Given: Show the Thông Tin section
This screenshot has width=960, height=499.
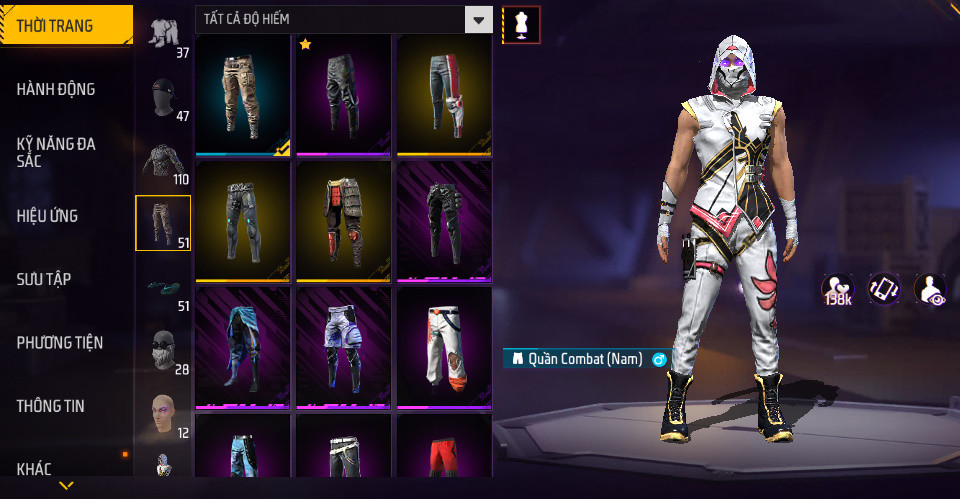Looking at the screenshot, I should pos(51,406).
